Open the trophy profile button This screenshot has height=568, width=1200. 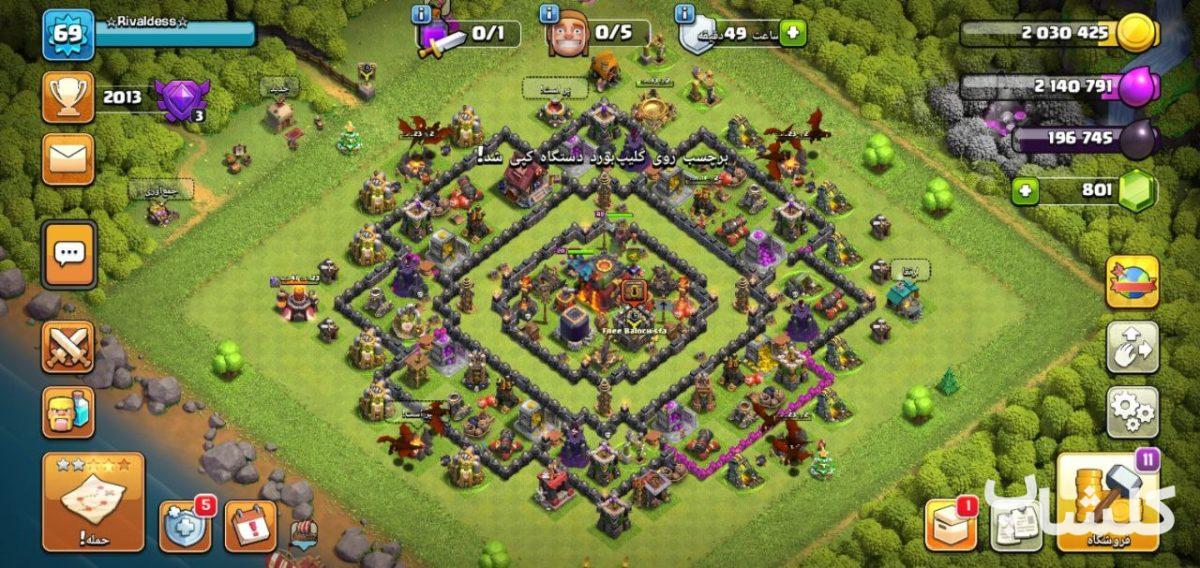pos(68,97)
